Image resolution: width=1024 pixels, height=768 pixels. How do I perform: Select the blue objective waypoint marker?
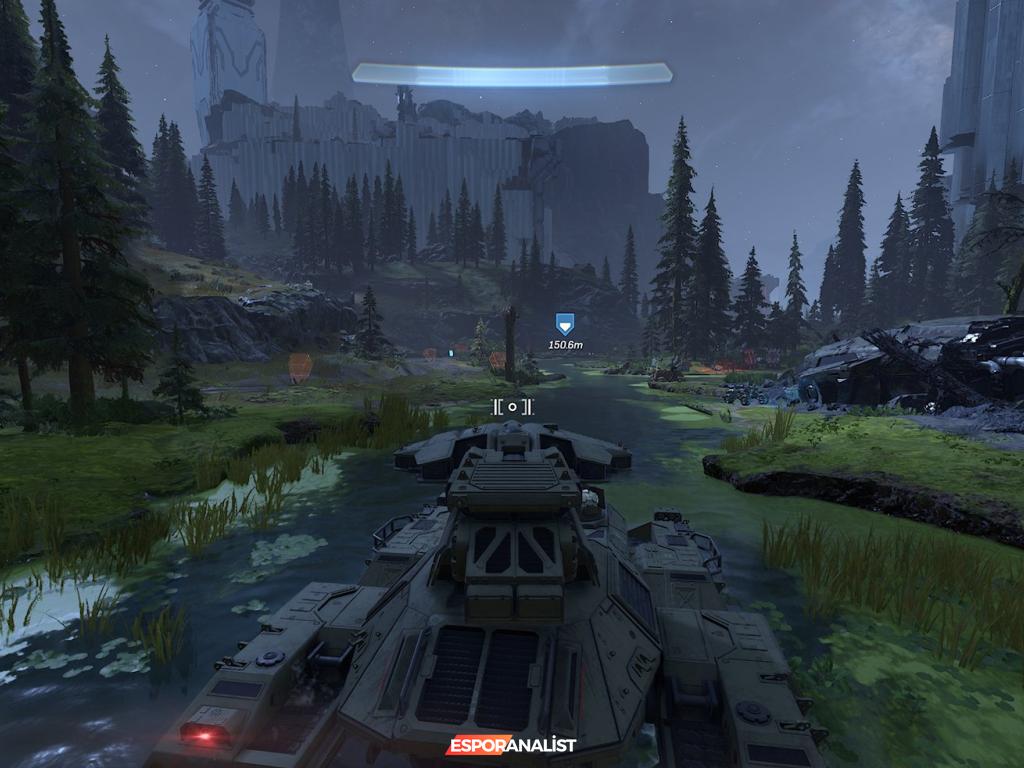[x=565, y=323]
